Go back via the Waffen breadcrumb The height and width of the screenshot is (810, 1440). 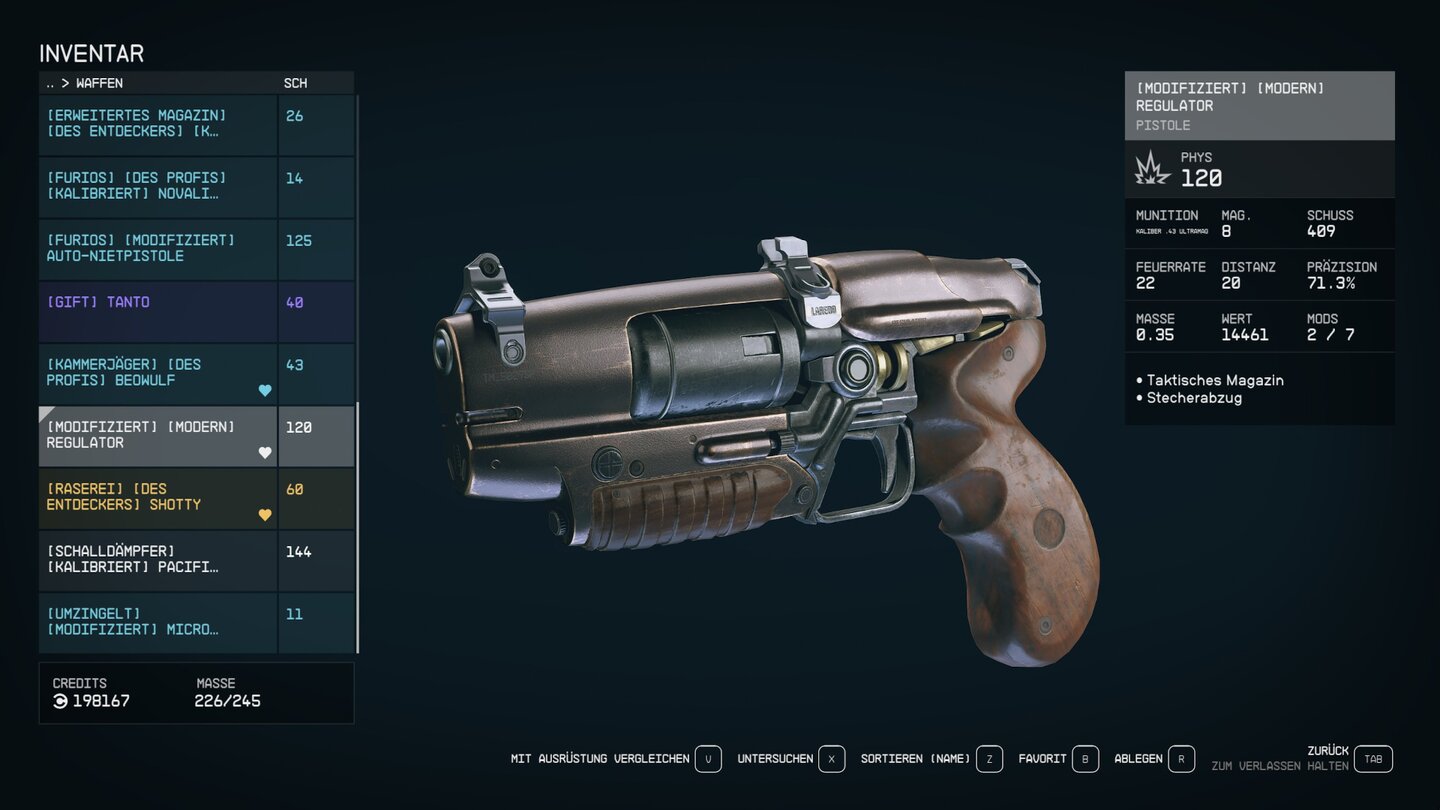click(x=99, y=83)
